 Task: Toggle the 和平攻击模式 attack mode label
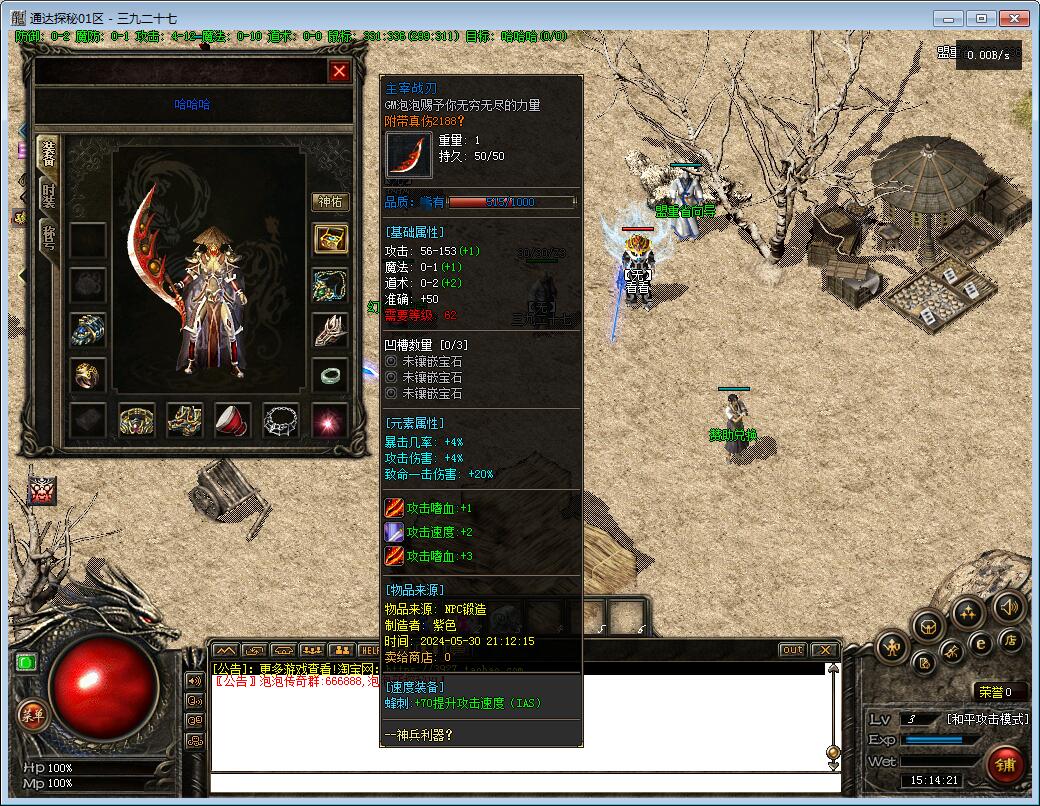[987, 719]
